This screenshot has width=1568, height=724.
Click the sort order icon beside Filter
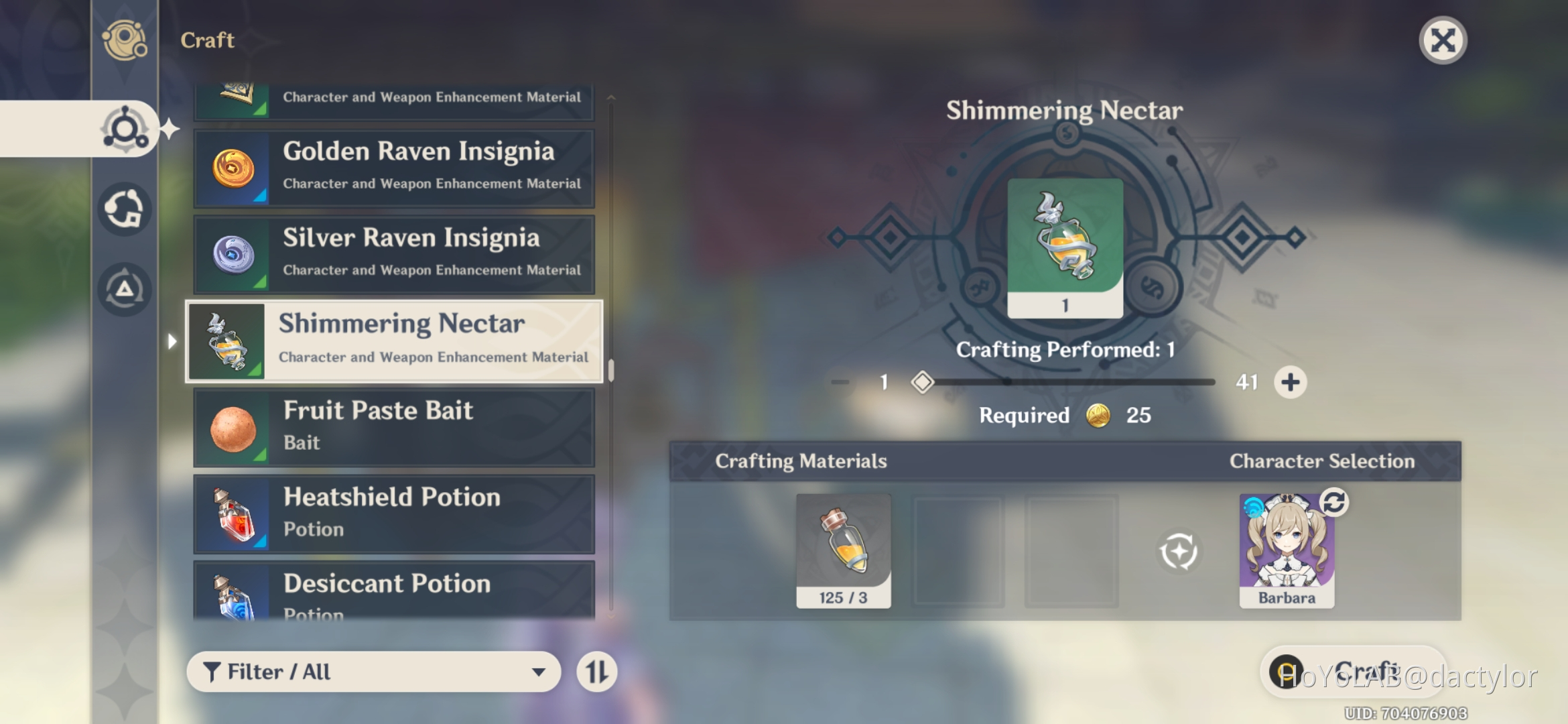[x=596, y=672]
